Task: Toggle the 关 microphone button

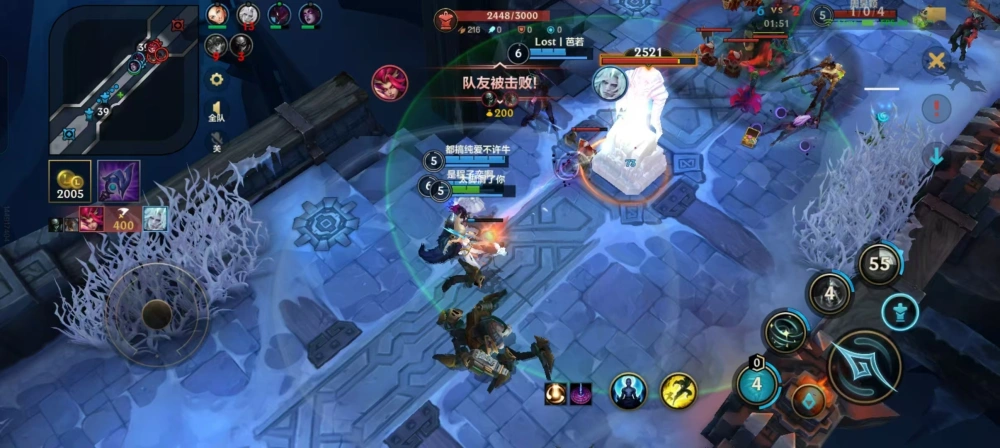Action: click(x=216, y=147)
